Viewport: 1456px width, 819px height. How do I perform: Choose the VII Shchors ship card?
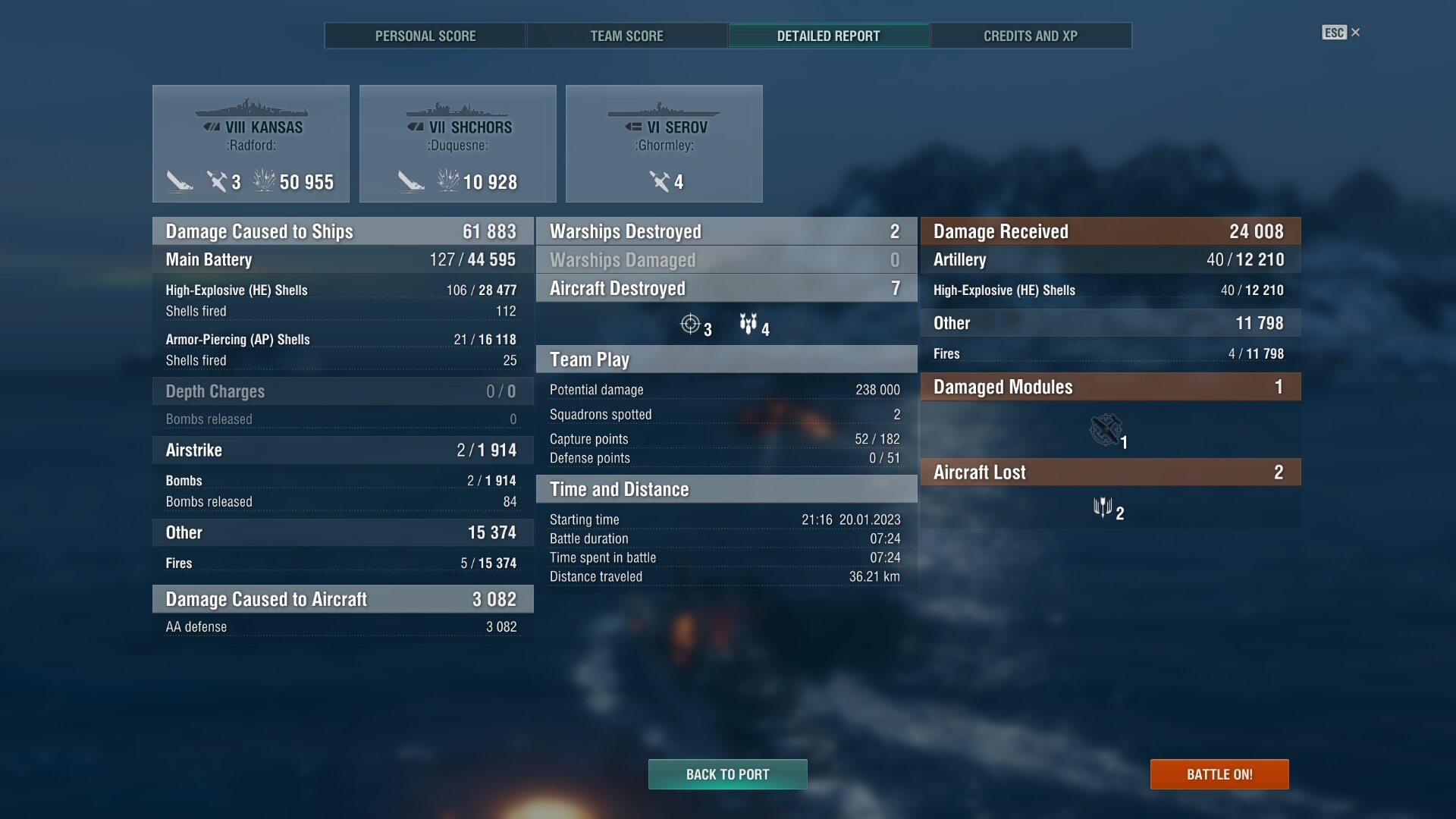pos(457,143)
